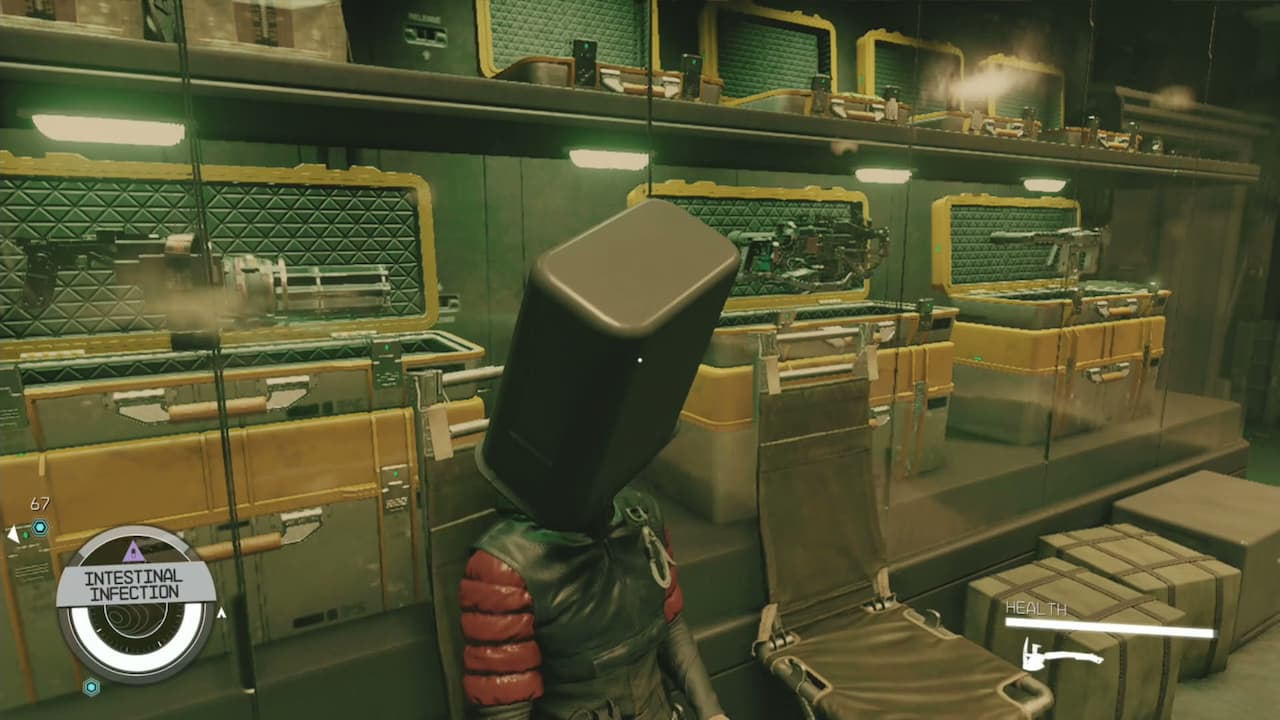Screen dimensions: 1280x720
Task: Click the green dot indicator near screen edge
Action: 27,533
